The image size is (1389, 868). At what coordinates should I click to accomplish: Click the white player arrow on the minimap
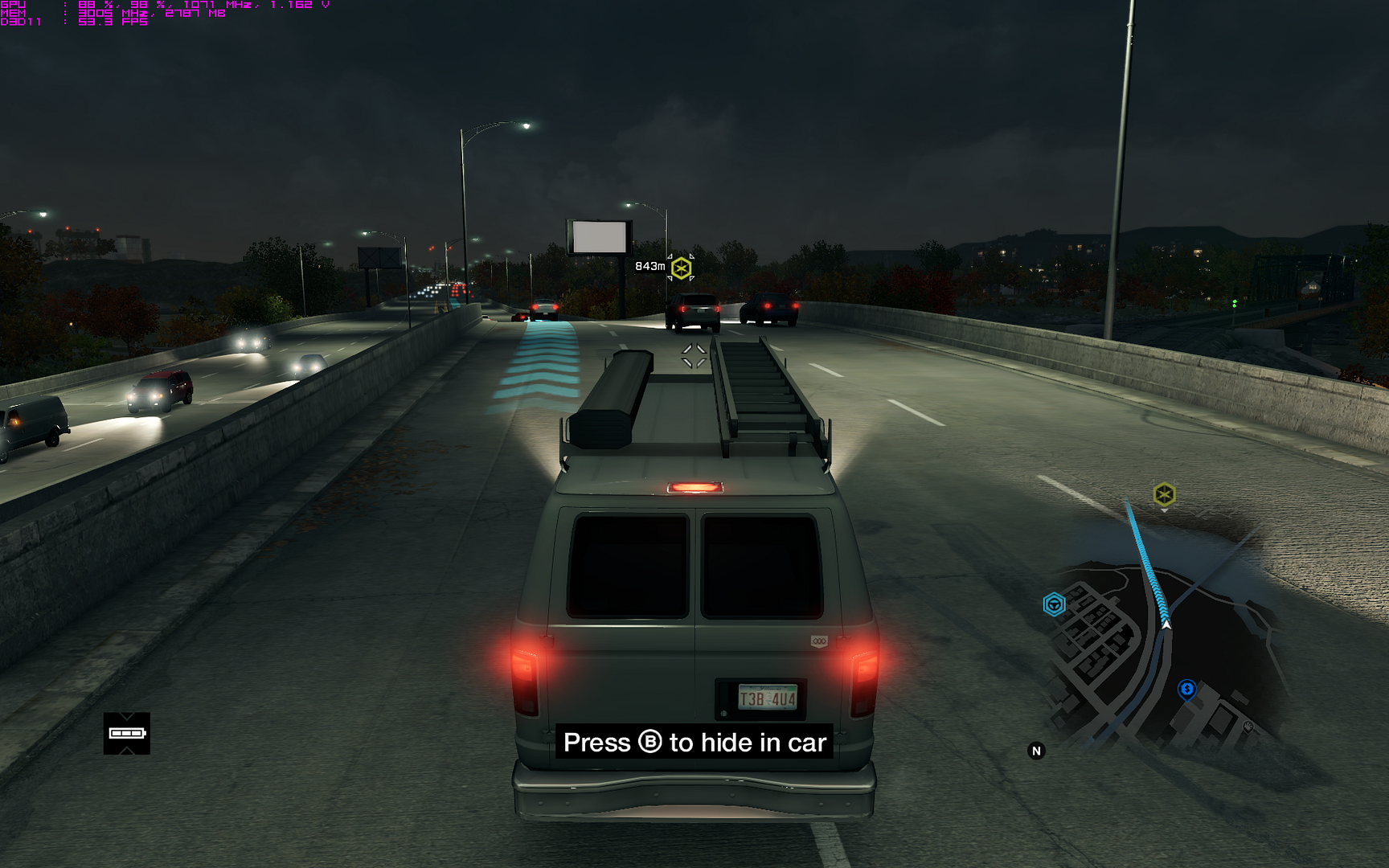point(1166,625)
